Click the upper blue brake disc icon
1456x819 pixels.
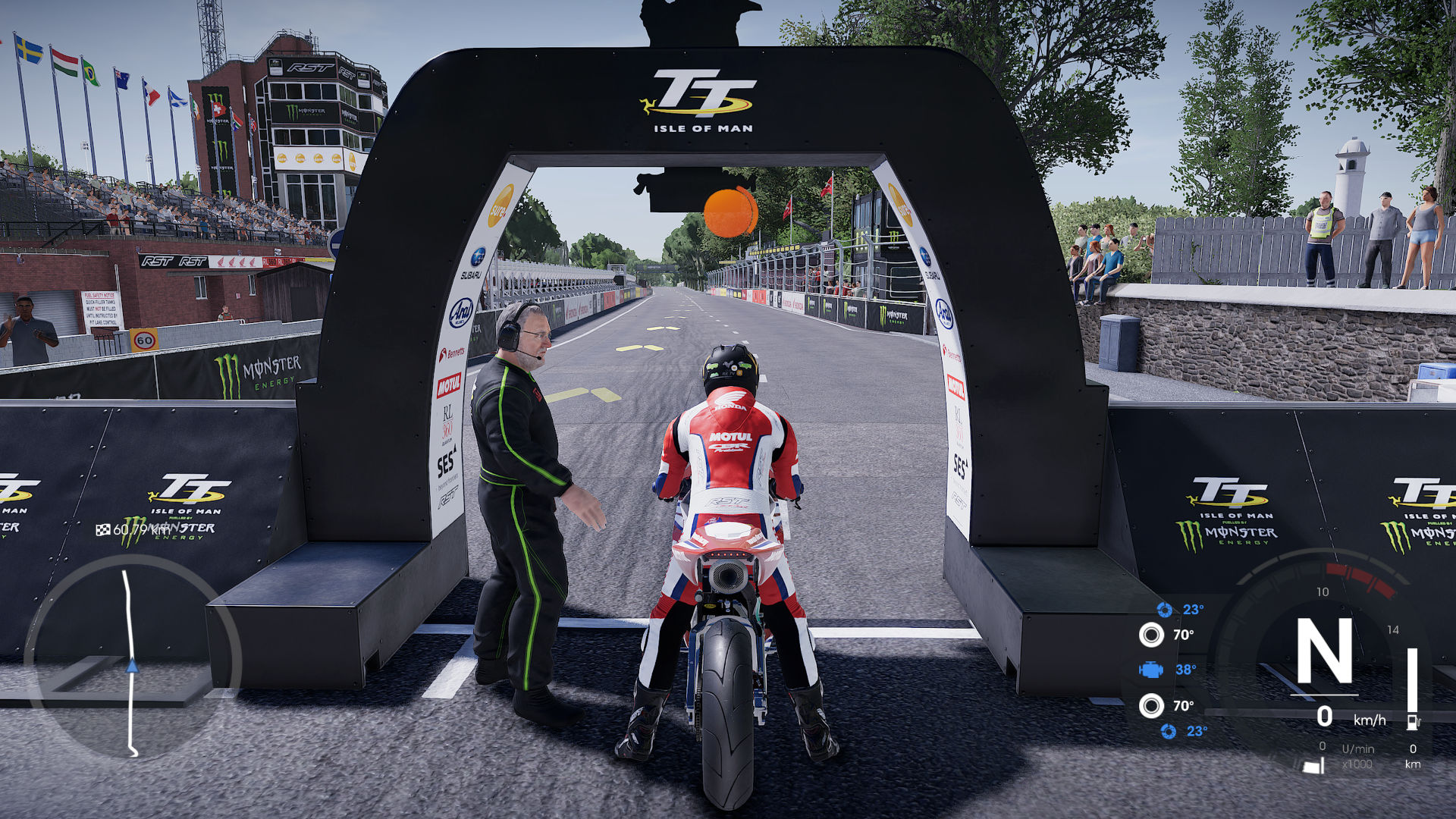tap(1165, 610)
